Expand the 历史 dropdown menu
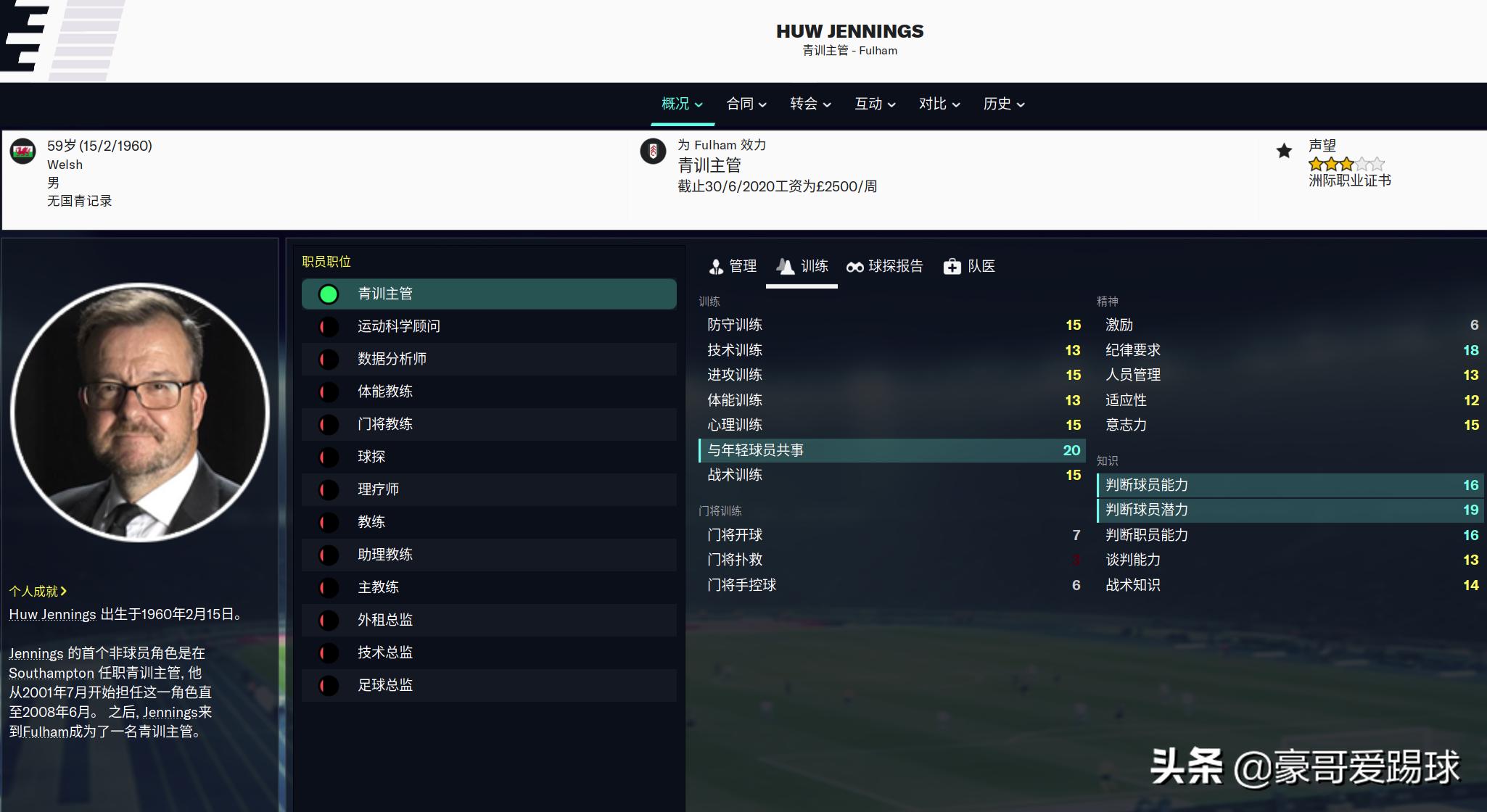This screenshot has height=812, width=1487. tap(1002, 104)
